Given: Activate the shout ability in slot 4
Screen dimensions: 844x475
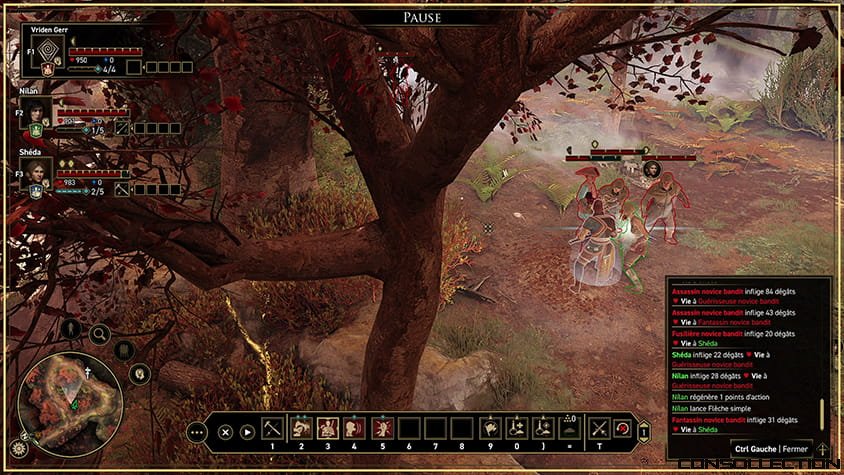Looking at the screenshot, I should [354, 428].
